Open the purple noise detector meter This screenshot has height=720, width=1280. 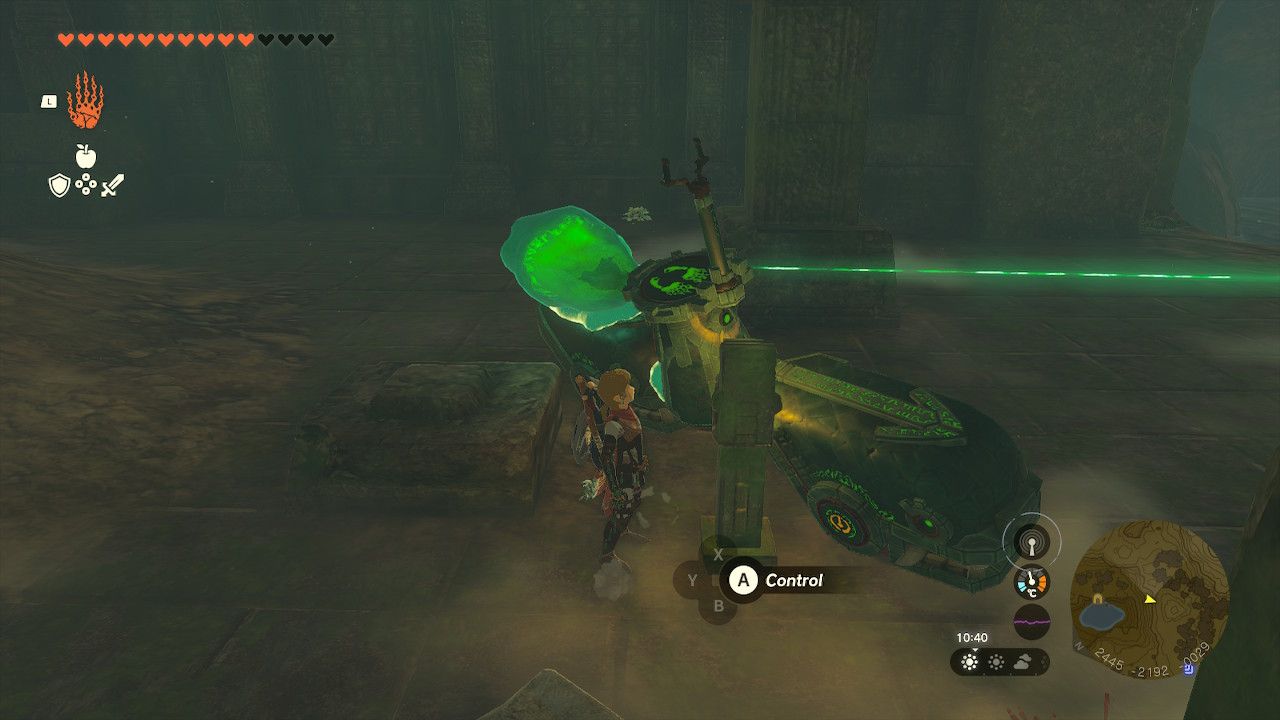(1032, 621)
